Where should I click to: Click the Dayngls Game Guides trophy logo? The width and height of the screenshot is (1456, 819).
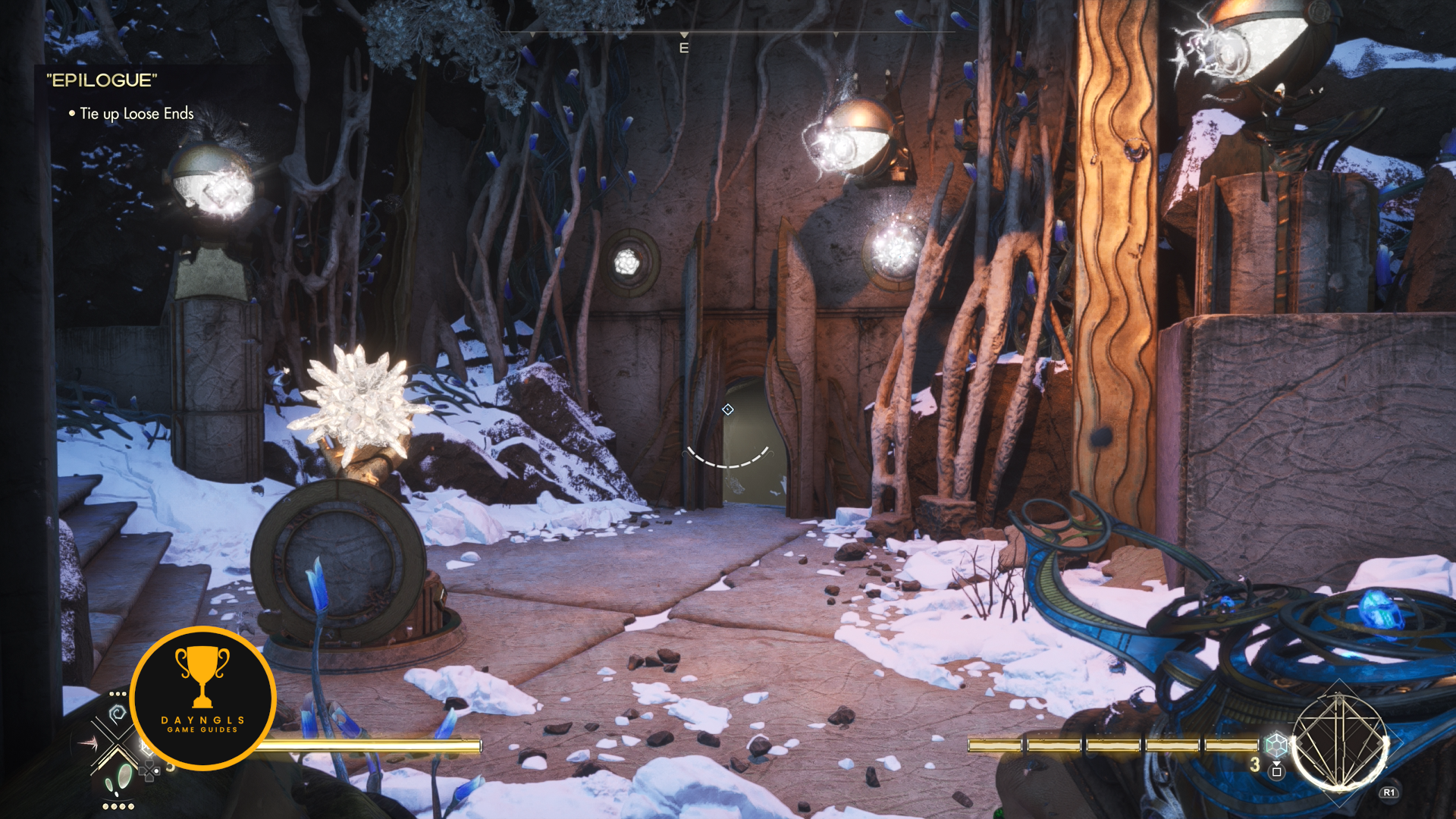pos(202,698)
